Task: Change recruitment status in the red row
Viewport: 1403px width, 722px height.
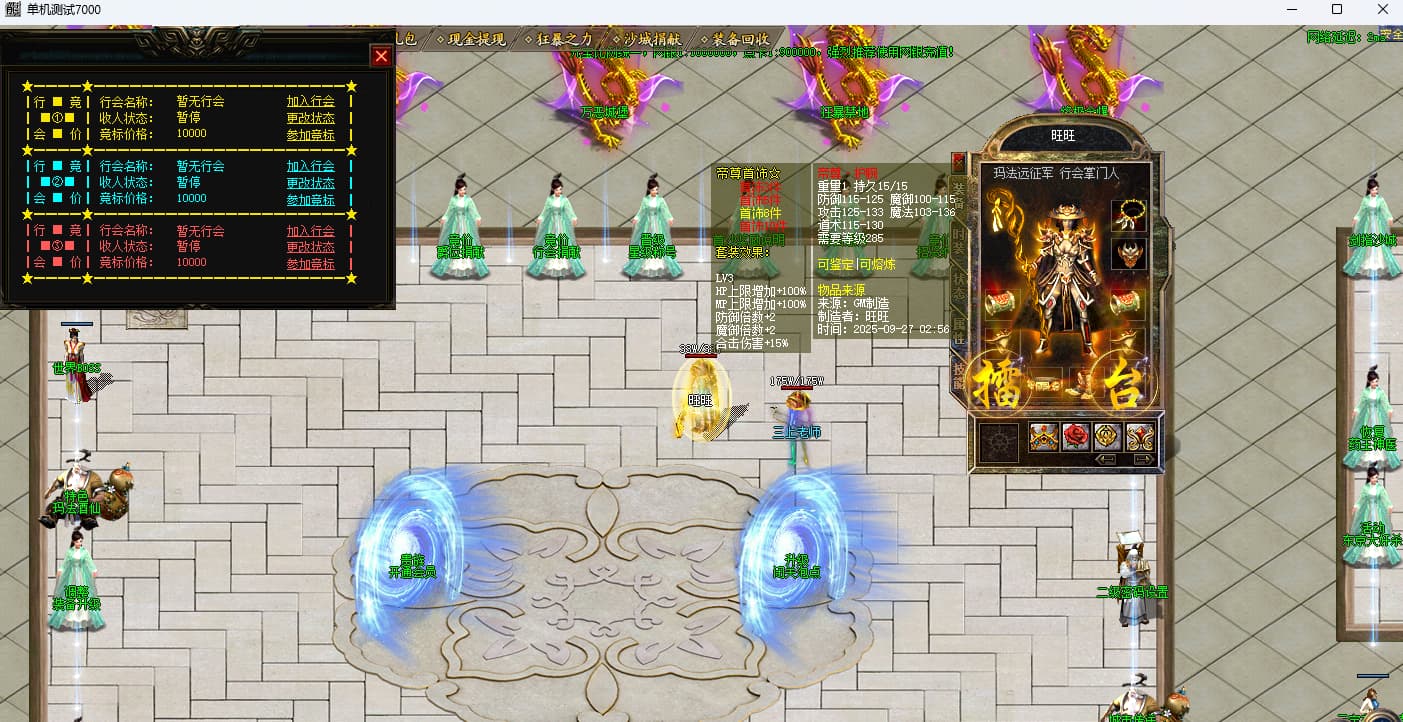Action: [x=310, y=247]
